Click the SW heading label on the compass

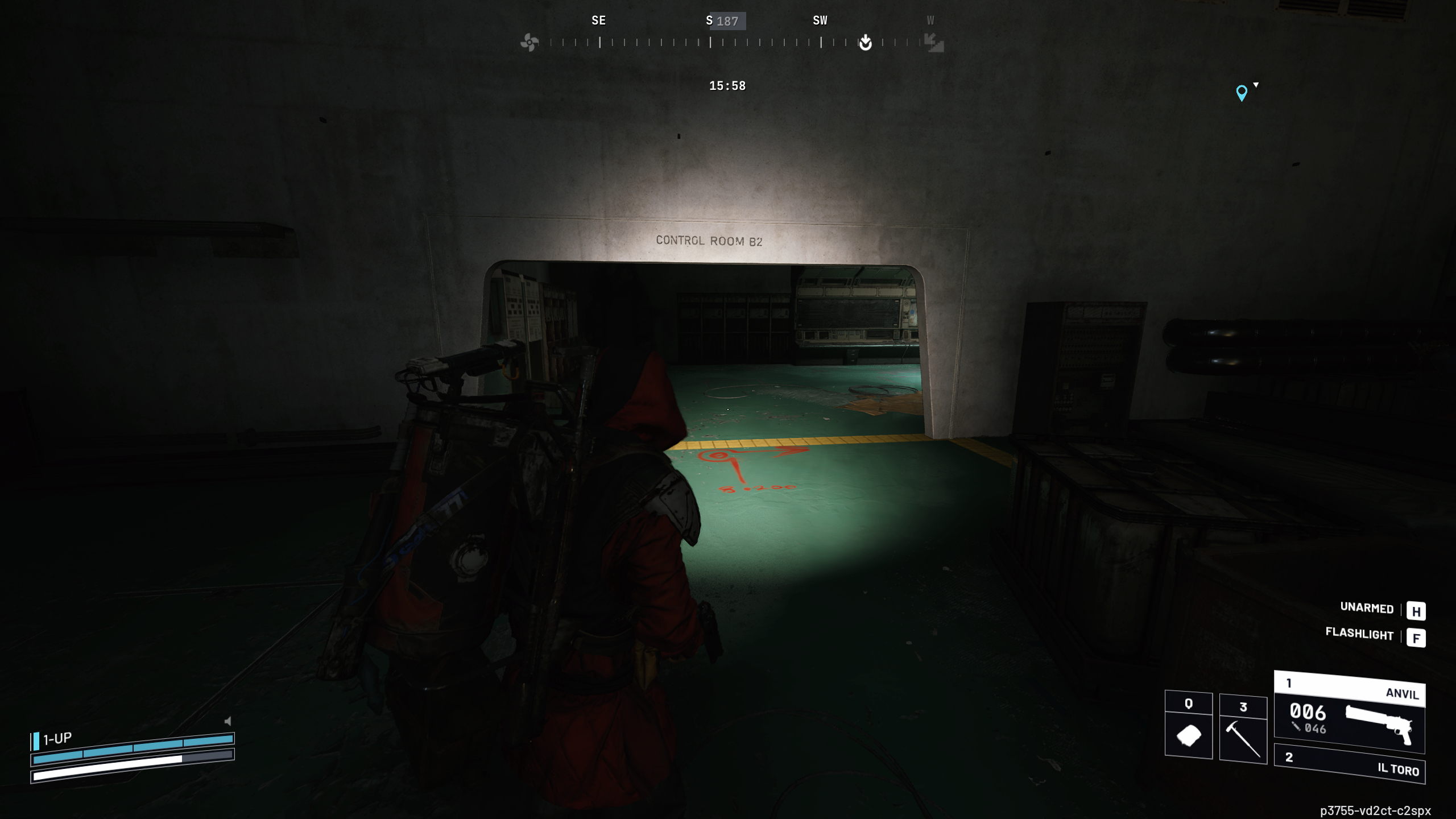pos(821,20)
